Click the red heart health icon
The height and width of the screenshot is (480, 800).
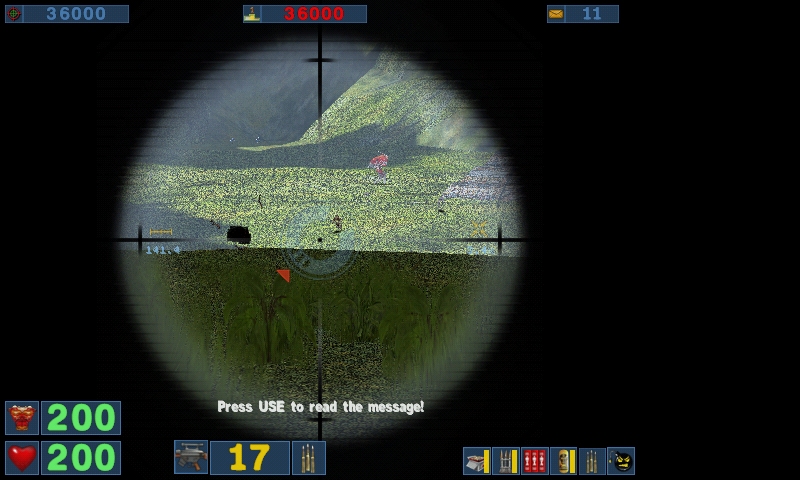(x=22, y=458)
